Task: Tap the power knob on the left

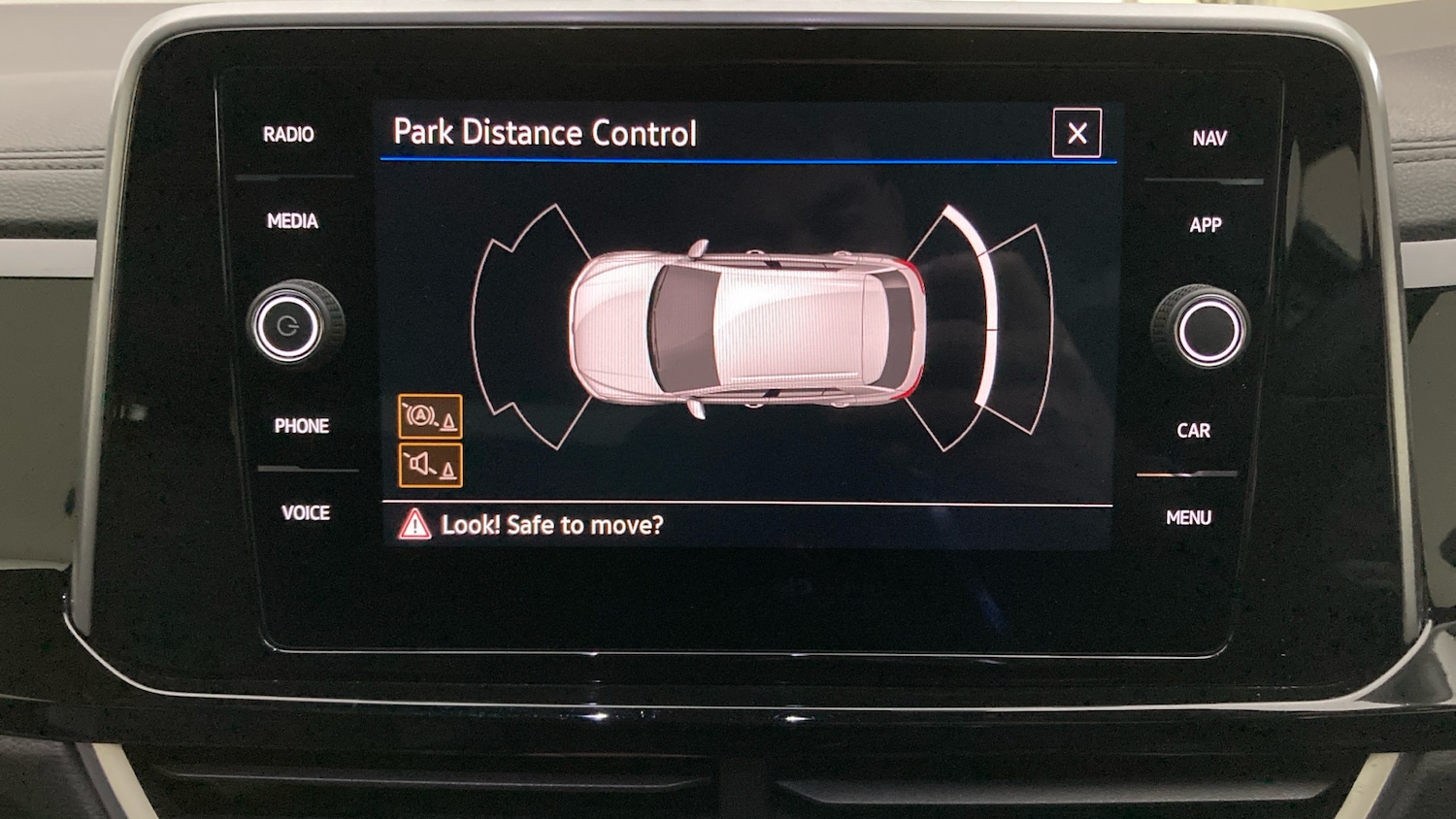Action: point(288,326)
